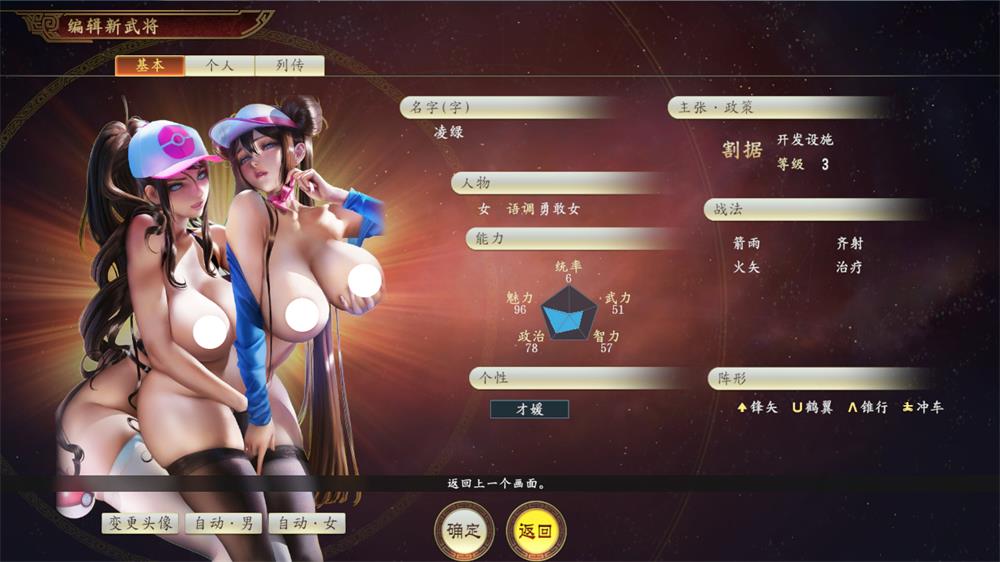The width and height of the screenshot is (1000, 562).
Task: Switch to the 基本 tab
Action: [150, 66]
